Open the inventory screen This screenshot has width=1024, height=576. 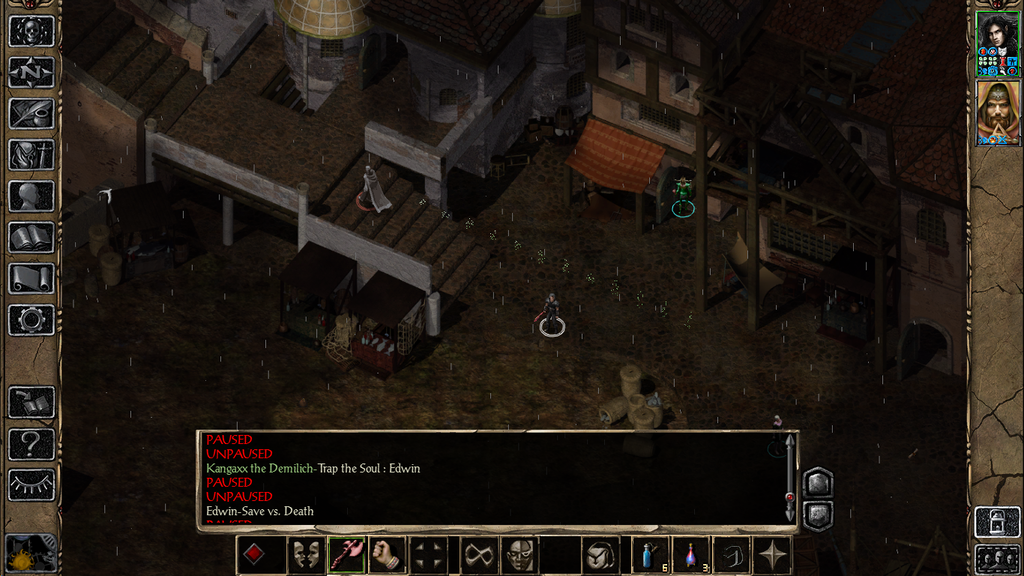pyautogui.click(x=31, y=154)
